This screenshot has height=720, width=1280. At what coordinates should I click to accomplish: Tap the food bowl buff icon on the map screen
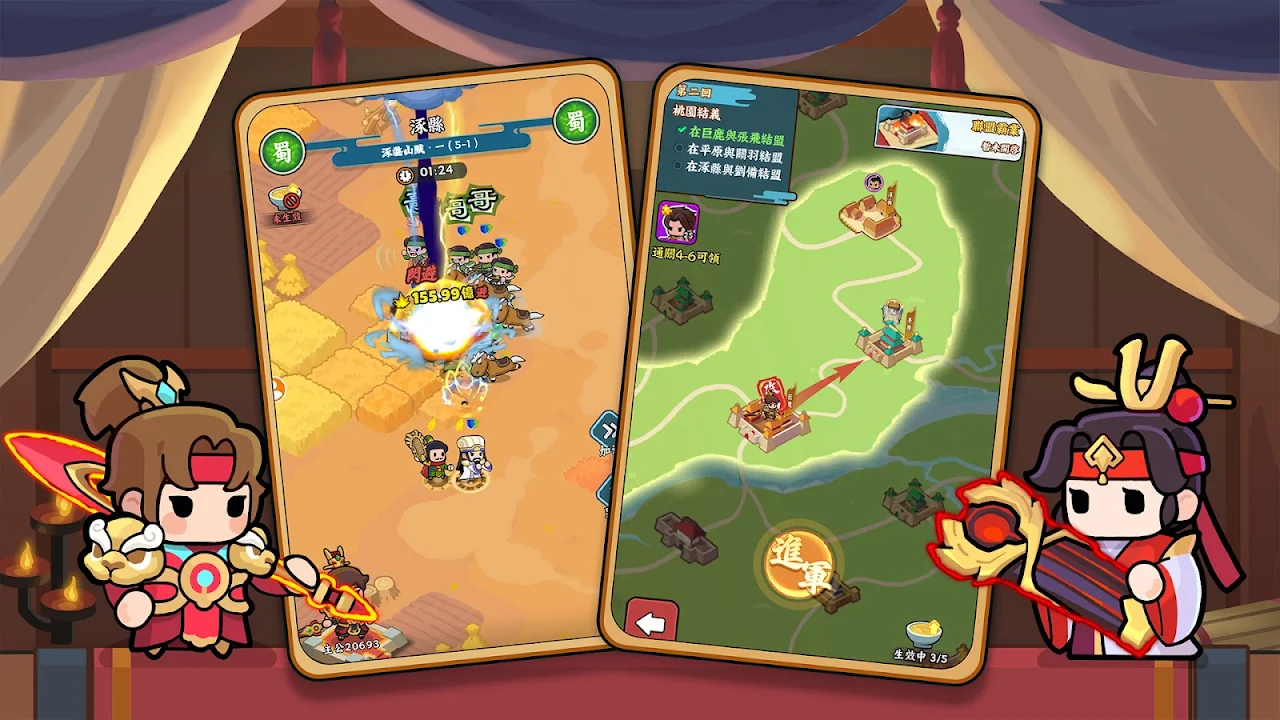click(x=923, y=634)
